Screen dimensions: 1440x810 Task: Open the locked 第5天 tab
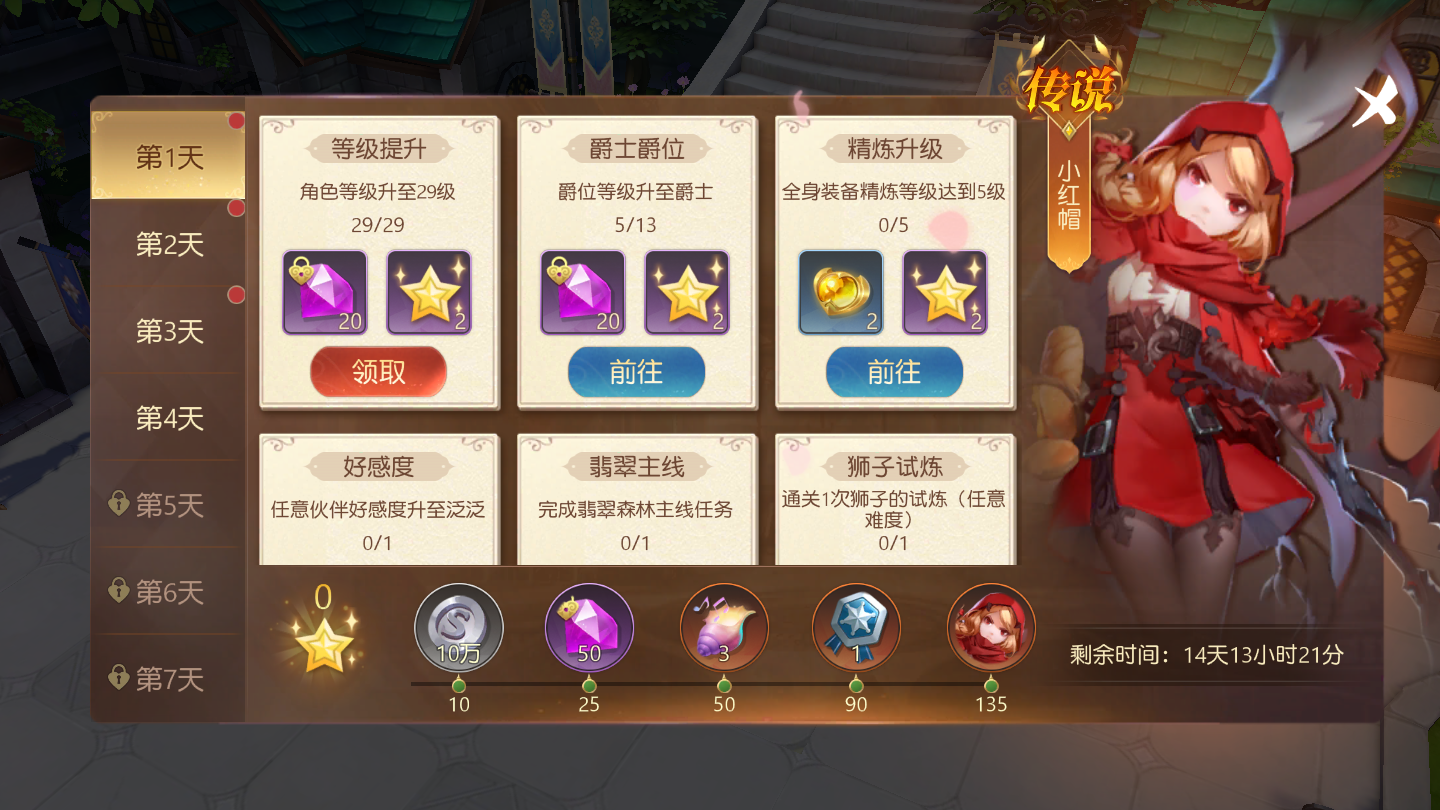click(168, 506)
